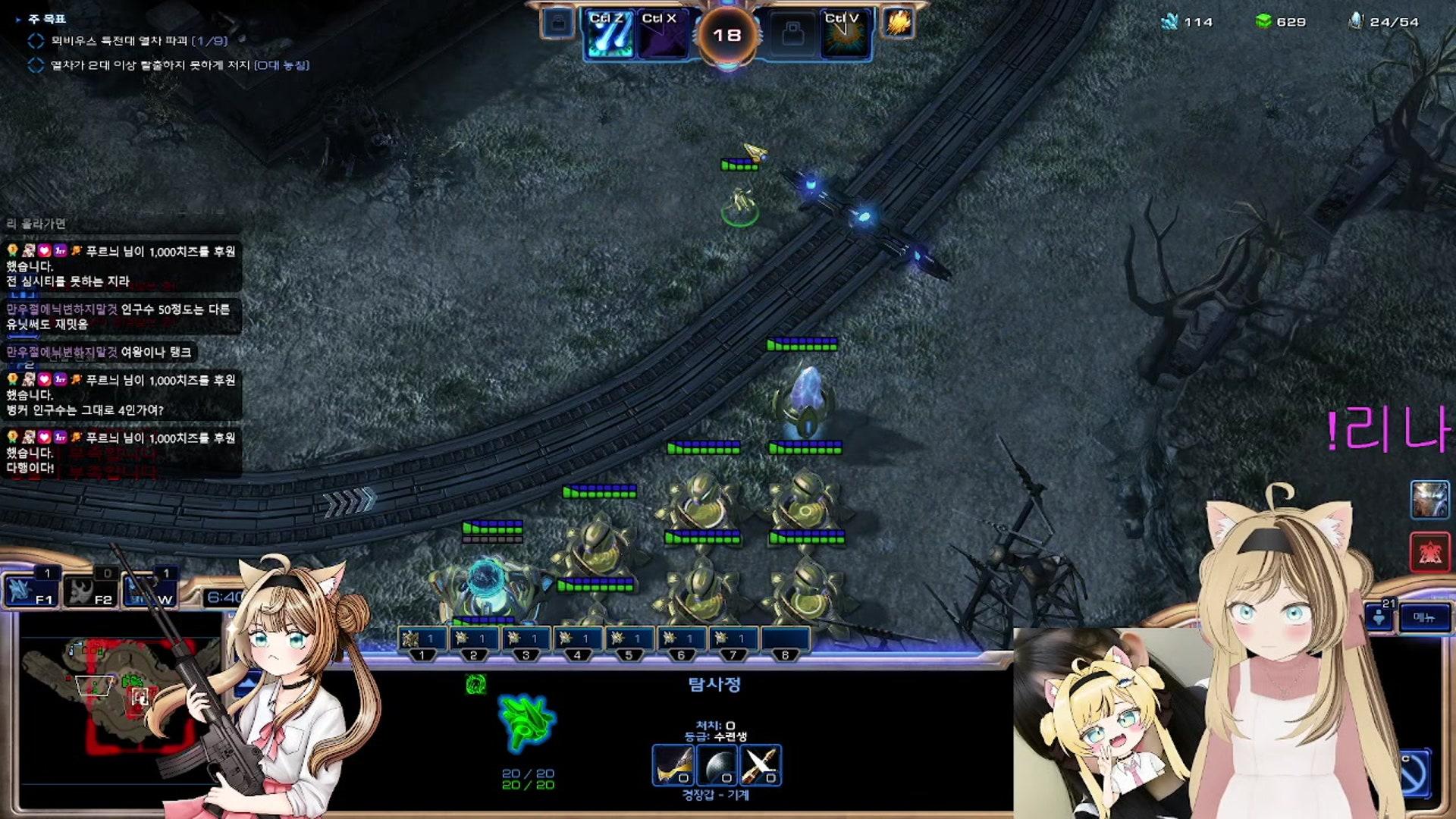Select the empty control group 8
Viewport: 1456px width, 819px height.
tap(785, 641)
